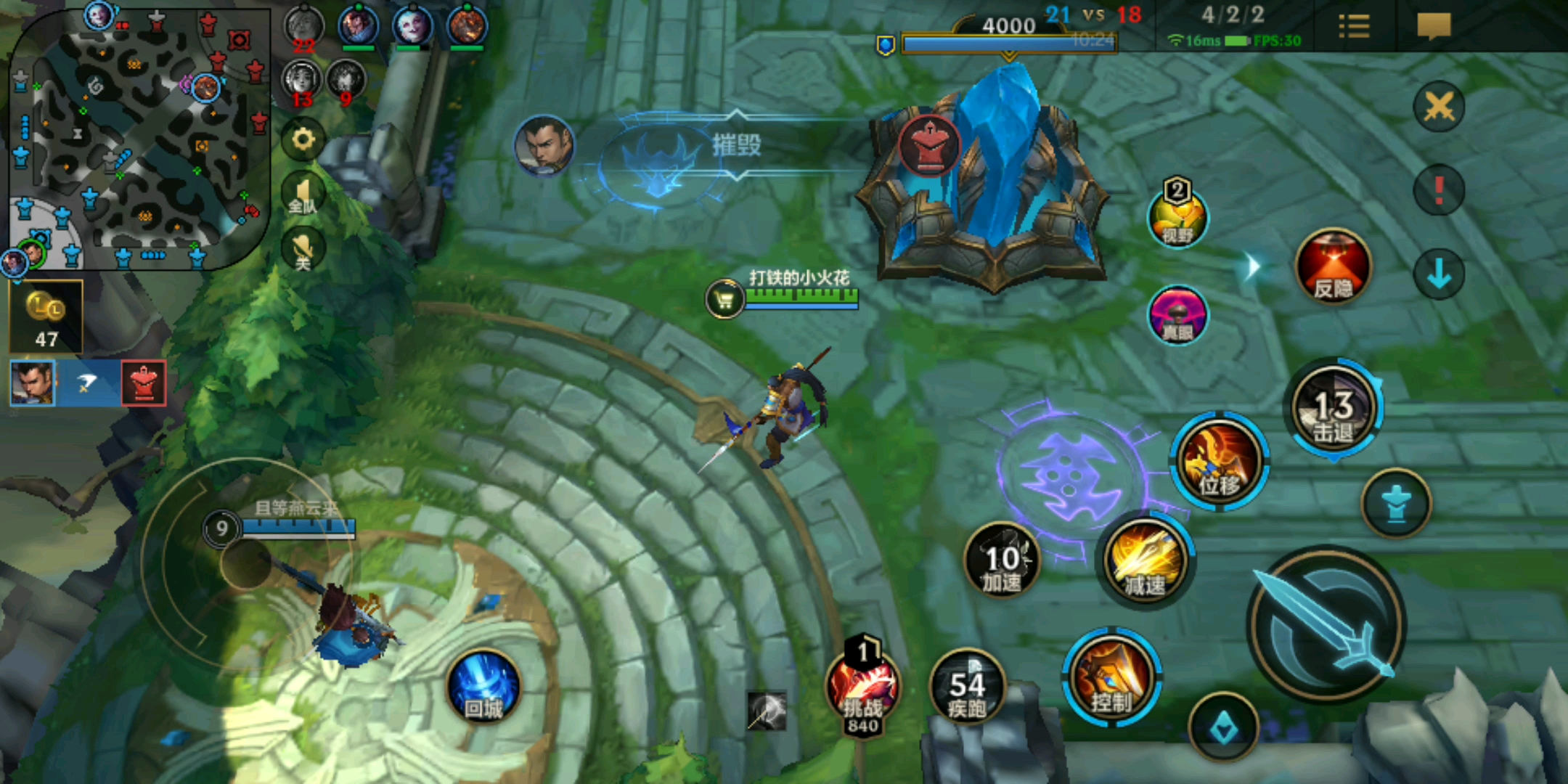The width and height of the screenshot is (1568, 784).
Task: Open the gear settings button
Action: click(303, 140)
